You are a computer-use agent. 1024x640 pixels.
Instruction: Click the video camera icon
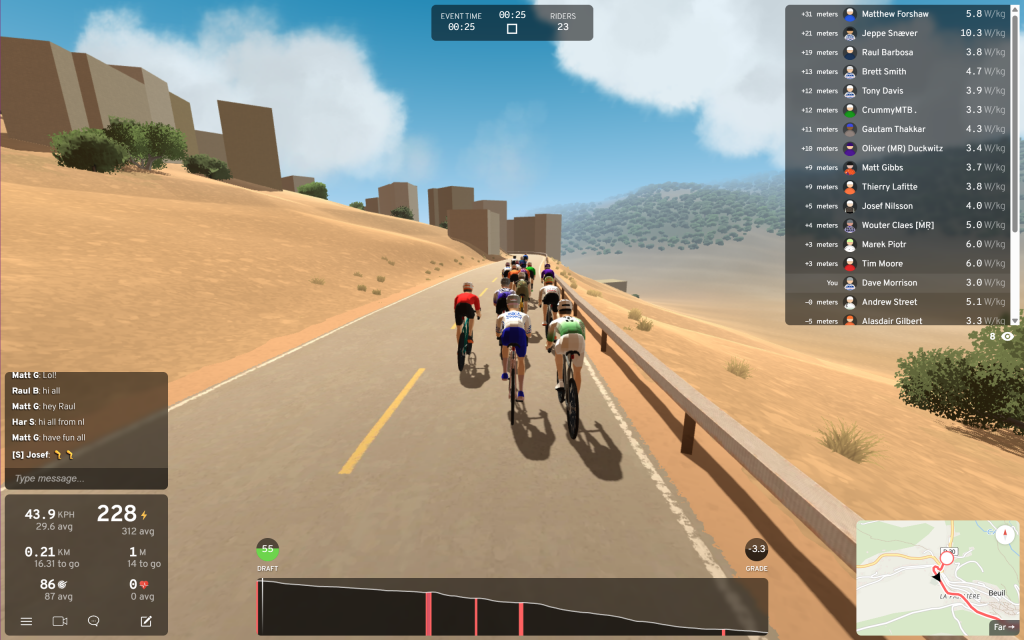point(60,621)
